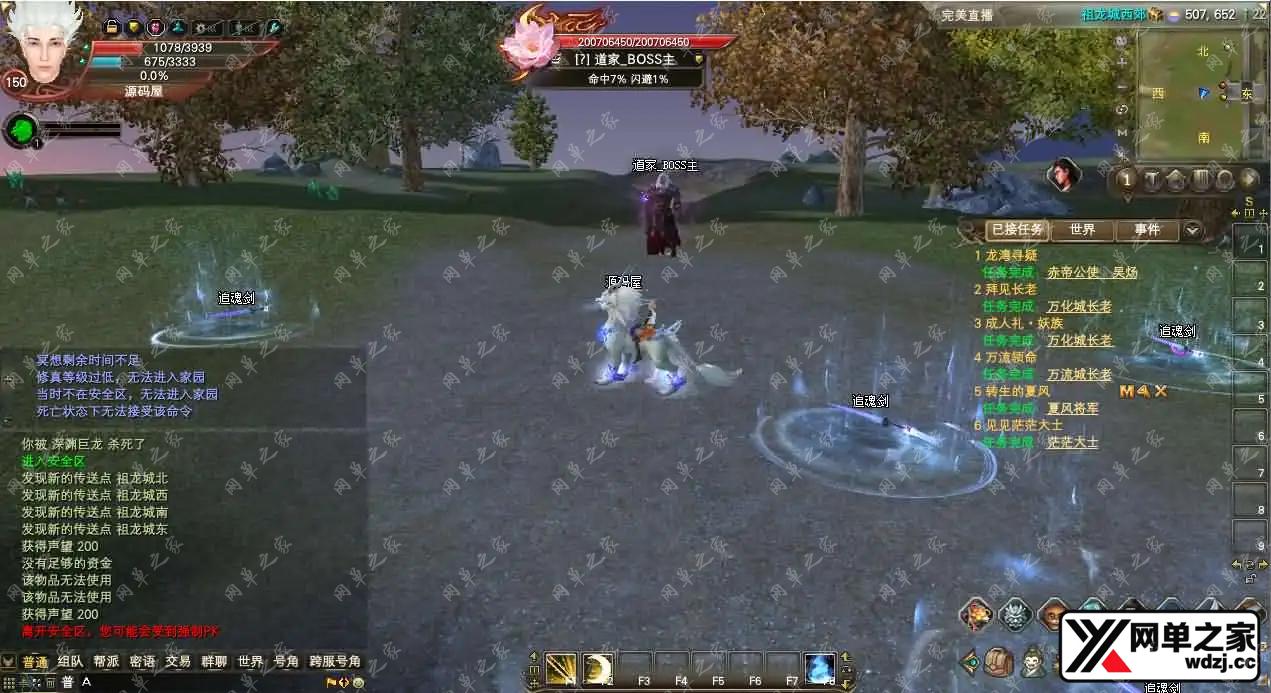Click the white-haired player portrait

(x=43, y=45)
